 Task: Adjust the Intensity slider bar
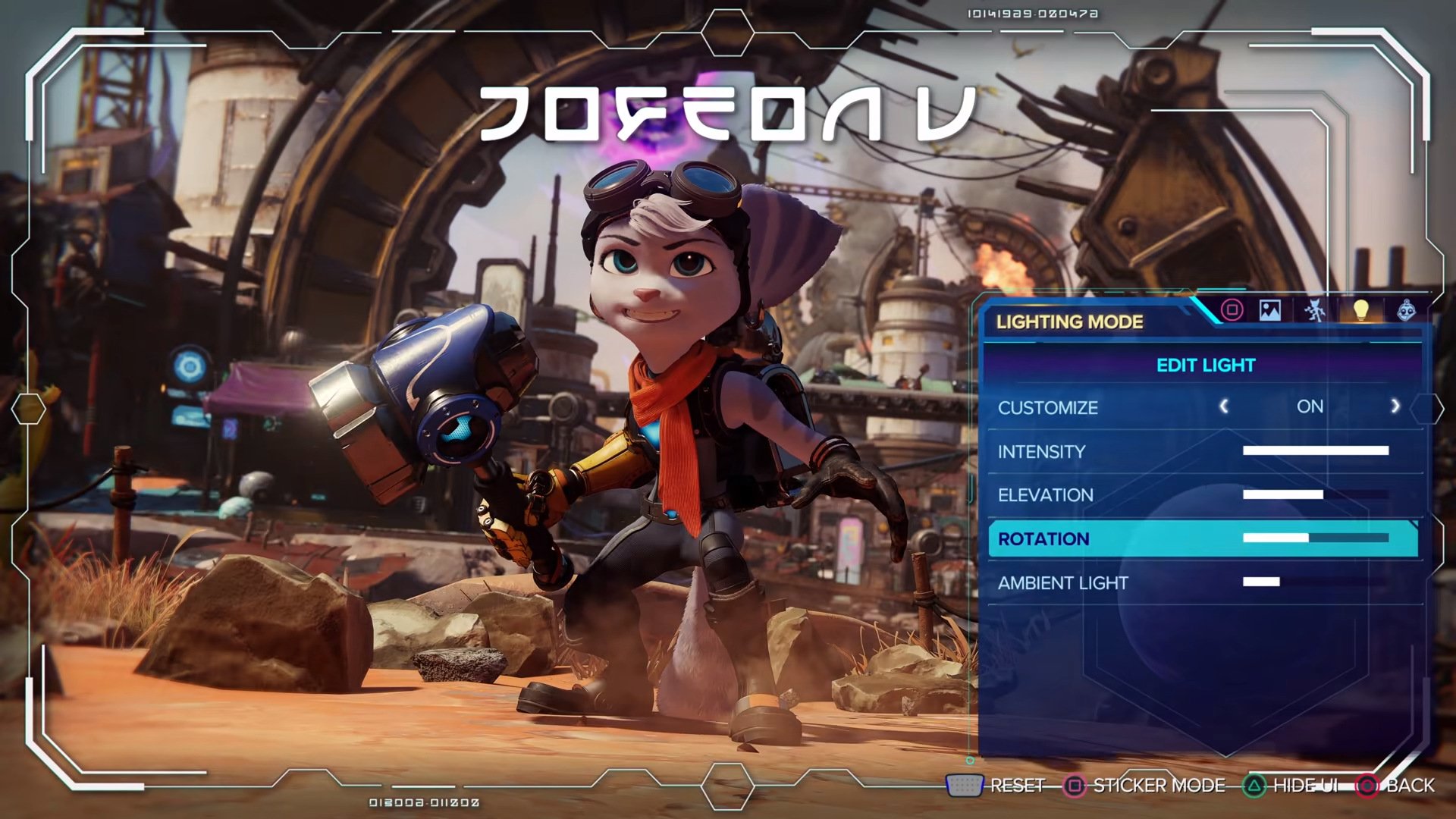point(1316,450)
